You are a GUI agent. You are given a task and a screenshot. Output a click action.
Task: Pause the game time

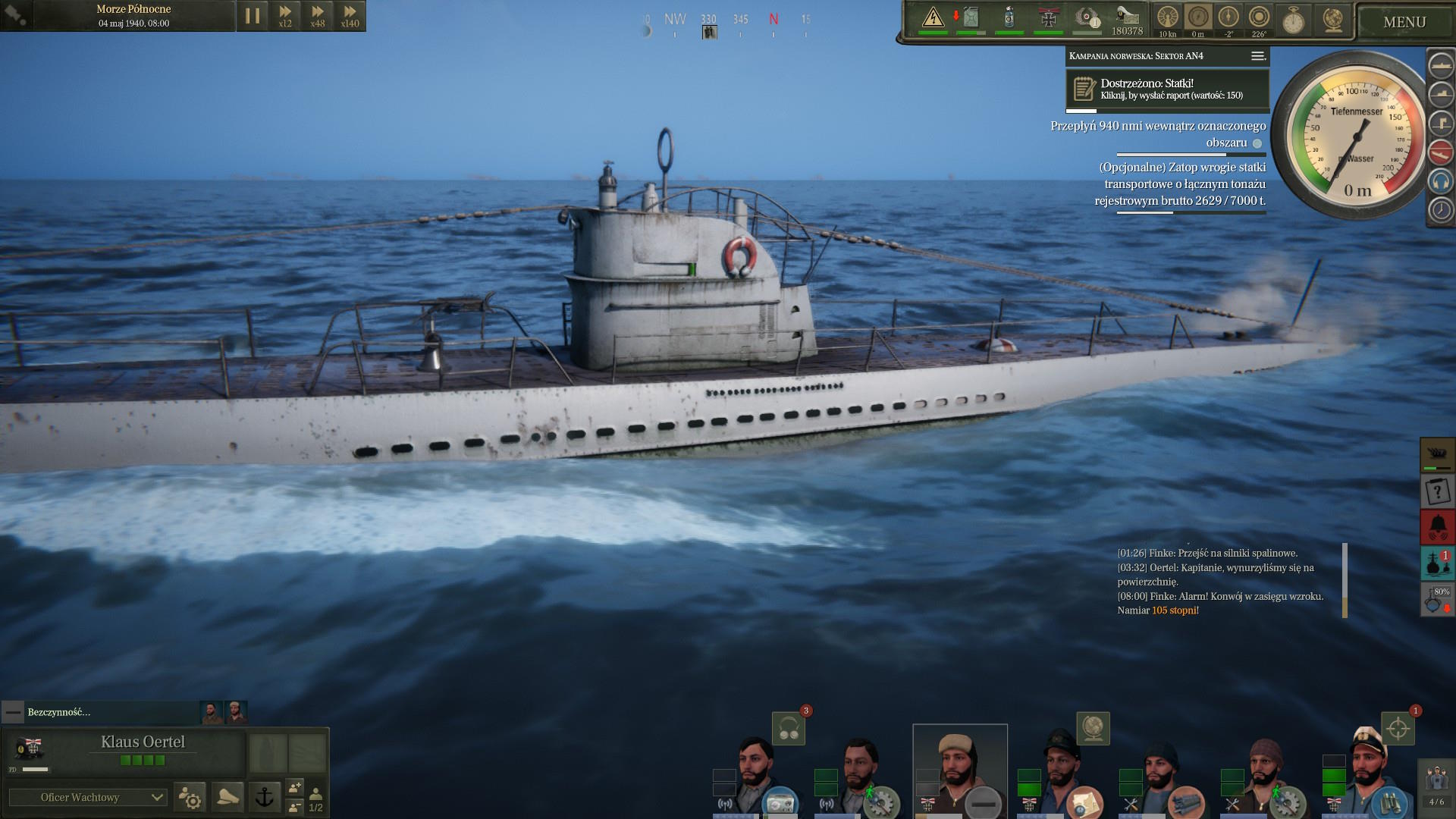tap(253, 16)
